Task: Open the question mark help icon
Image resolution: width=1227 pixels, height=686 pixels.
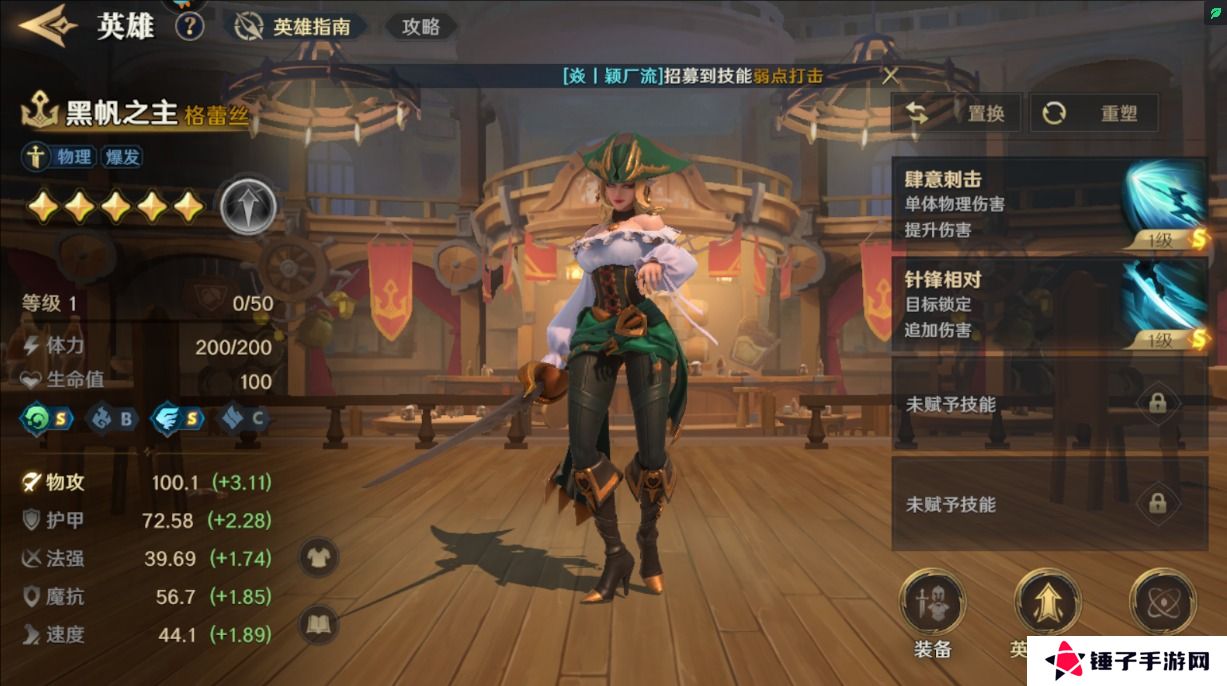Action: coord(189,26)
